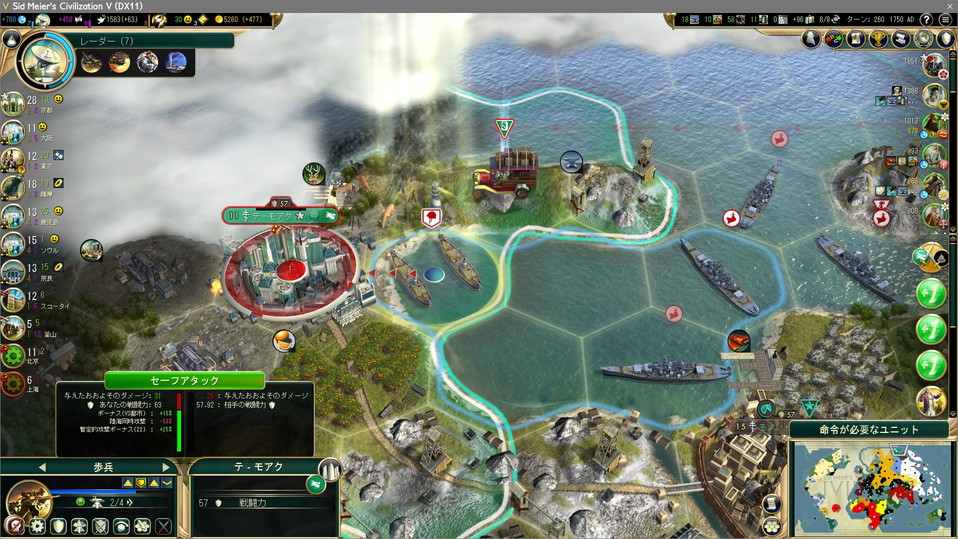This screenshot has height=539, width=958.
Task: Select next unit with right arrow
Action: point(166,467)
